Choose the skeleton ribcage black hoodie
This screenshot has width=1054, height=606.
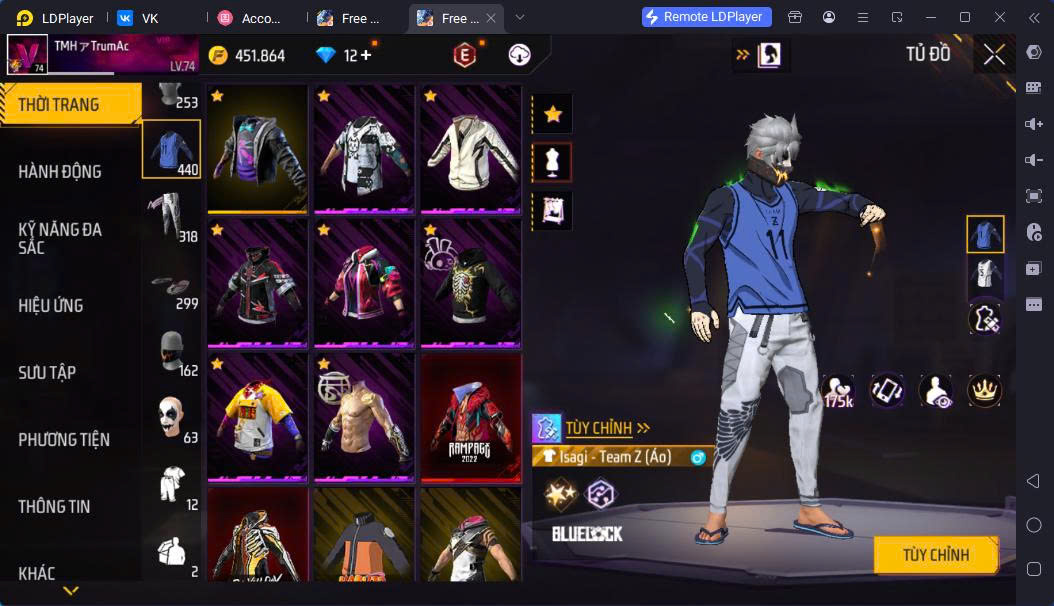pos(470,280)
